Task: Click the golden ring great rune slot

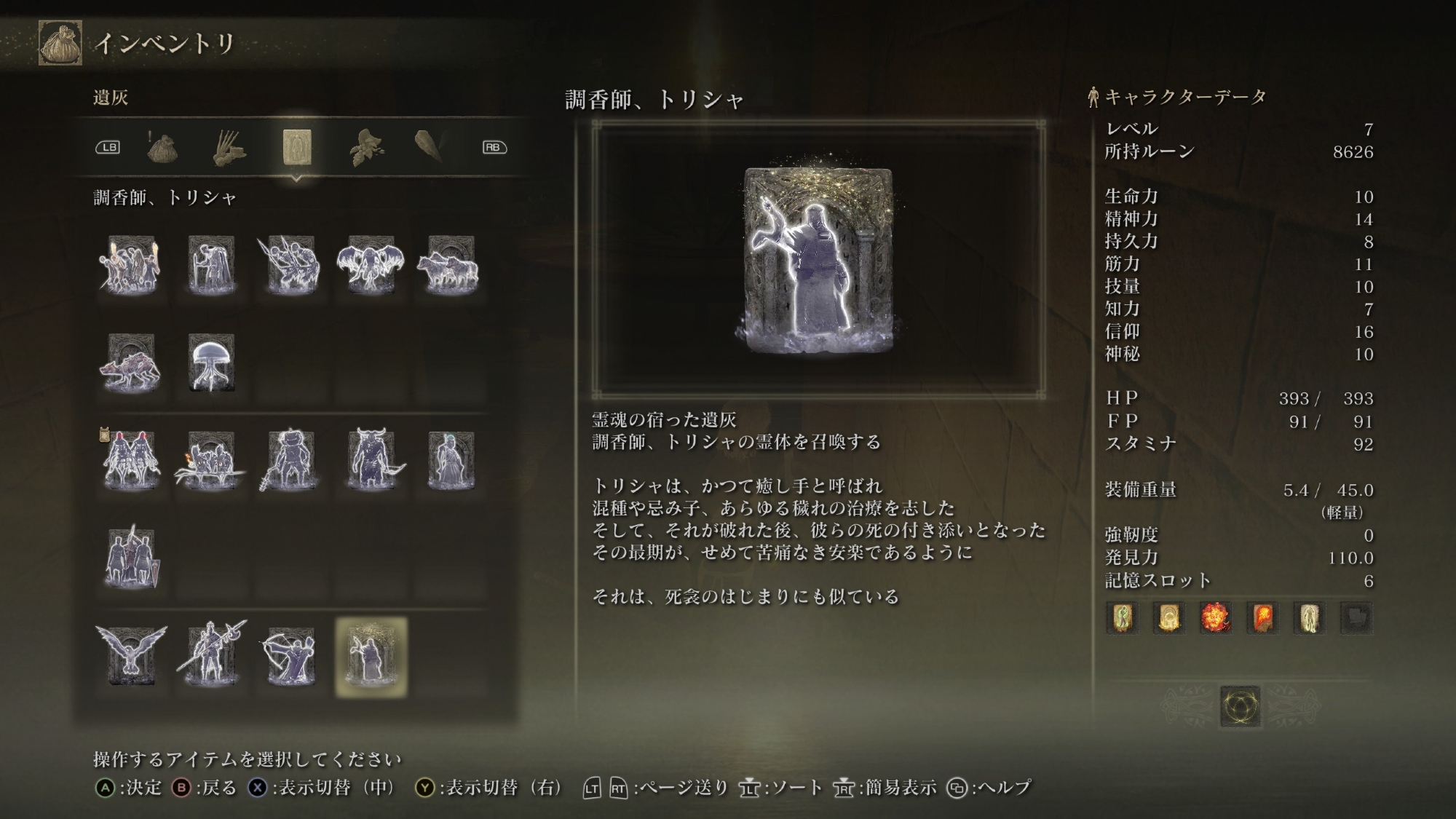Action: pos(1240,706)
